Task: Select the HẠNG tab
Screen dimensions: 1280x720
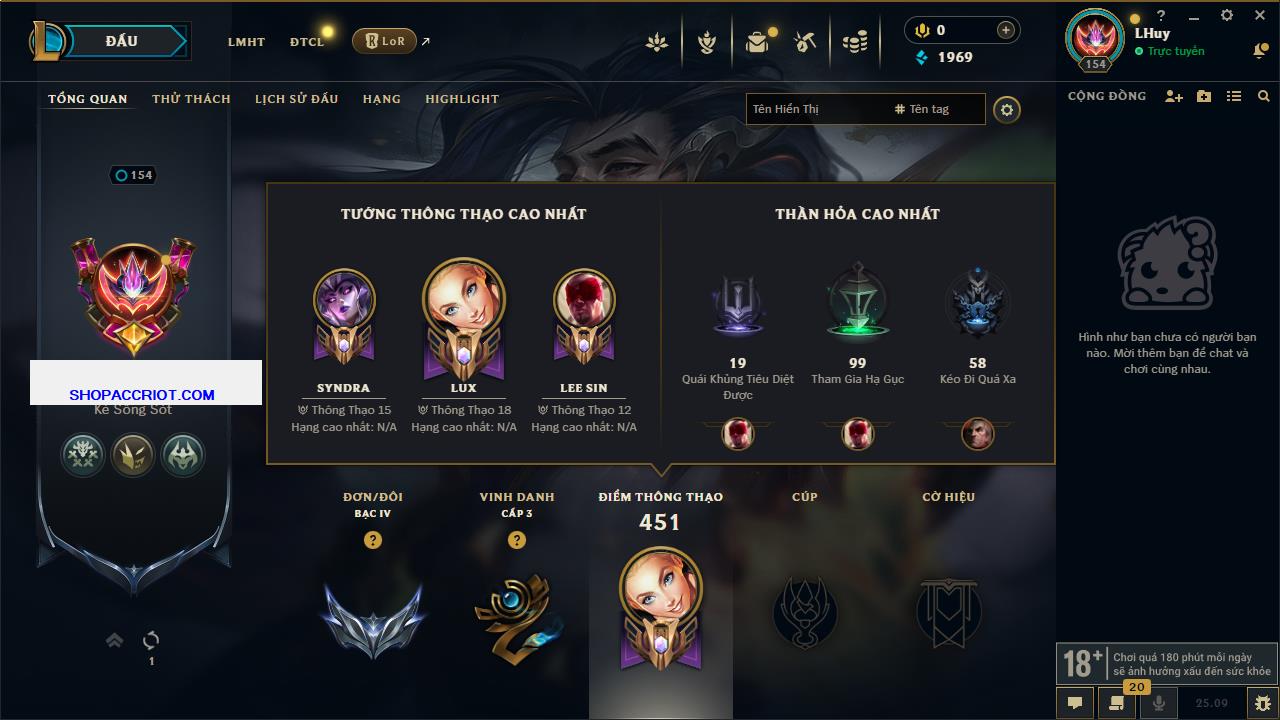Action: click(381, 99)
